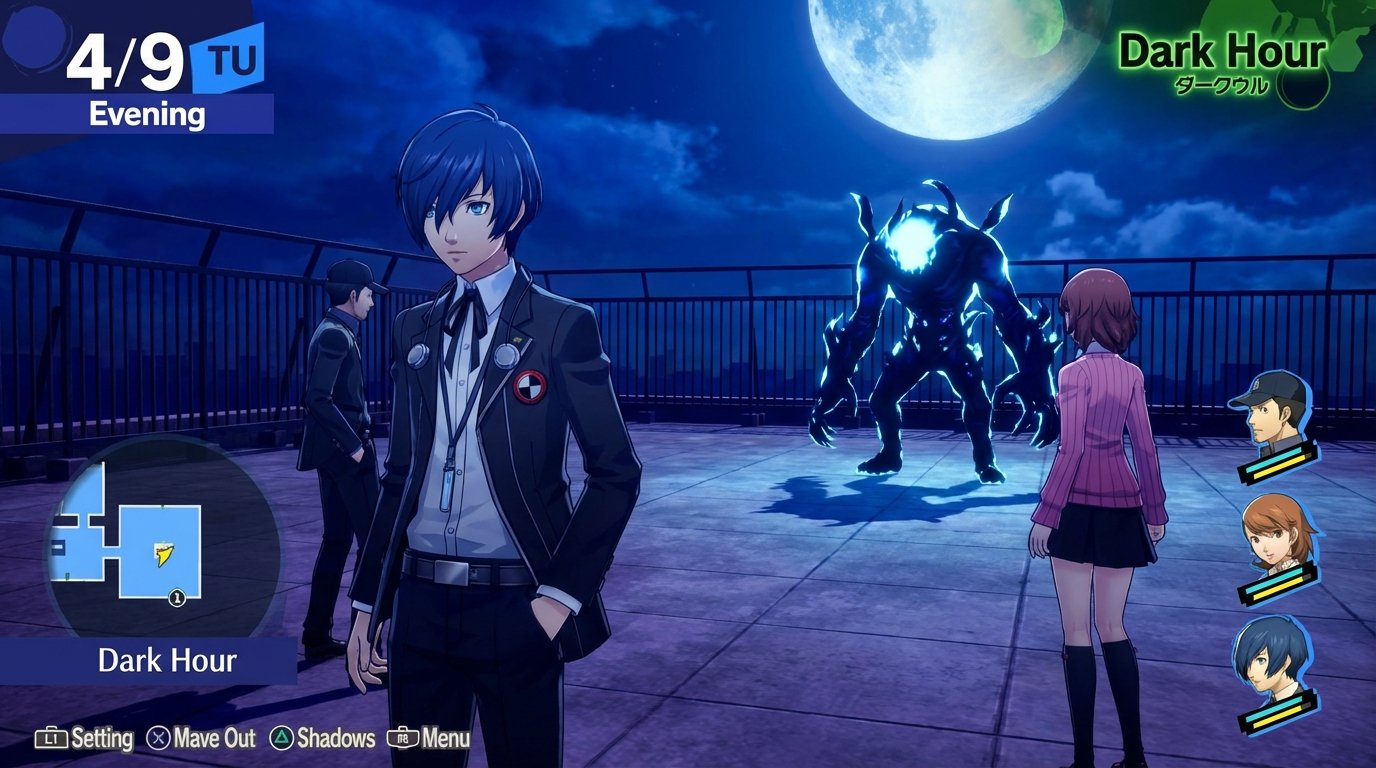Choose the brown-haired girl party portrait
Image resolution: width=1376 pixels, height=768 pixels.
click(1274, 537)
